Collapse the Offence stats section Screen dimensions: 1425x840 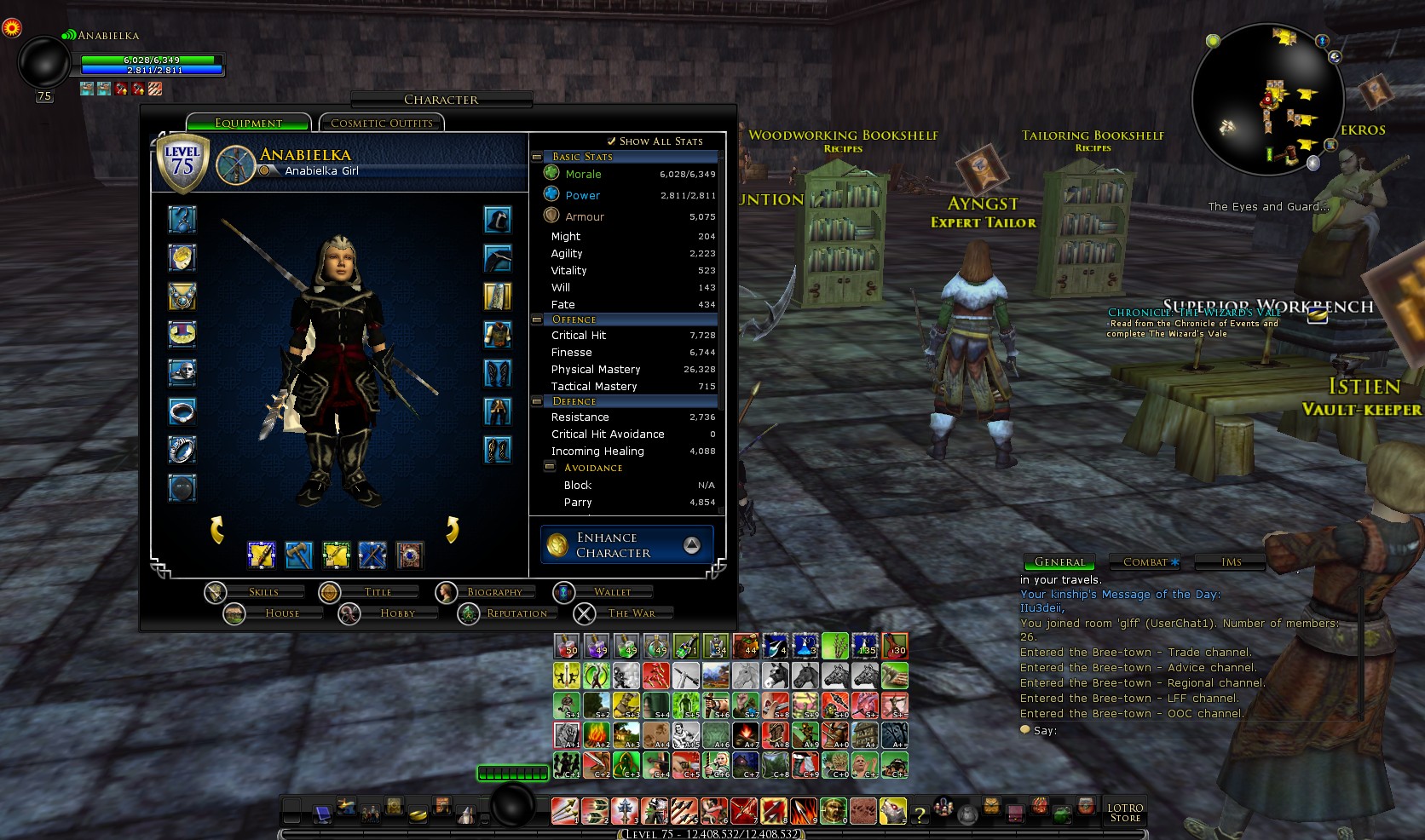537,319
